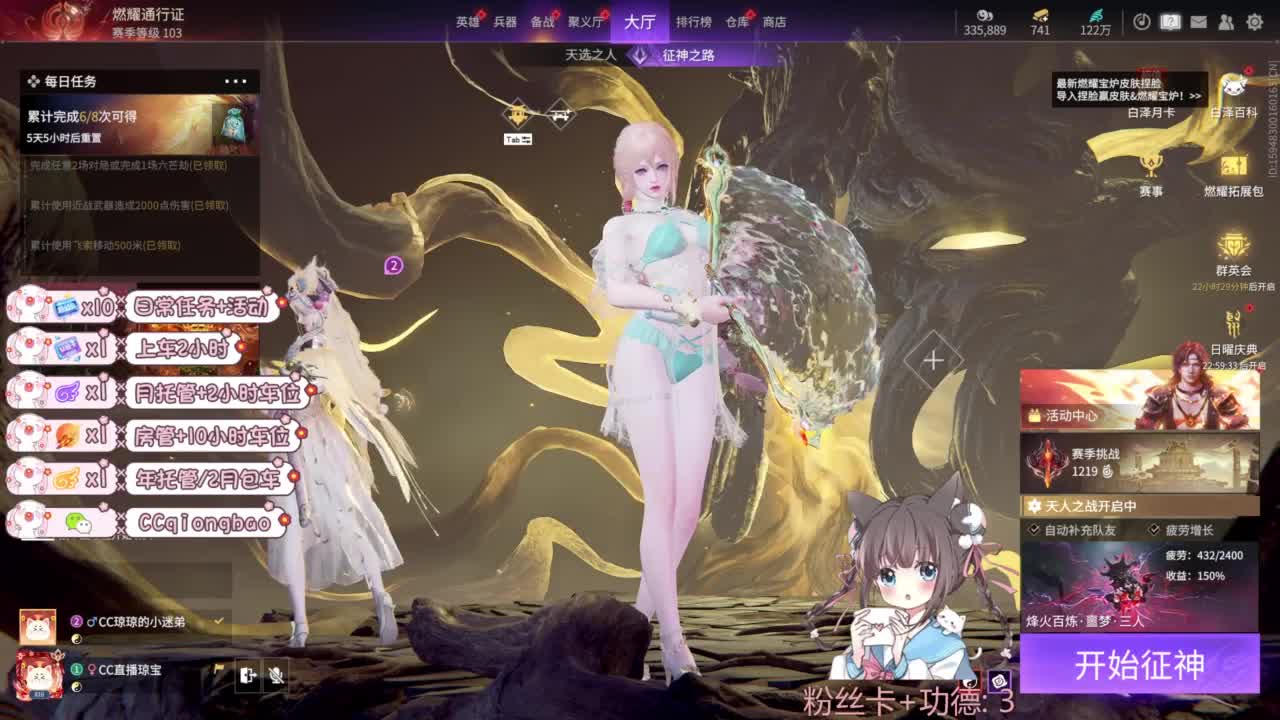
Task: Switch to the 商店 tab
Action: point(775,21)
